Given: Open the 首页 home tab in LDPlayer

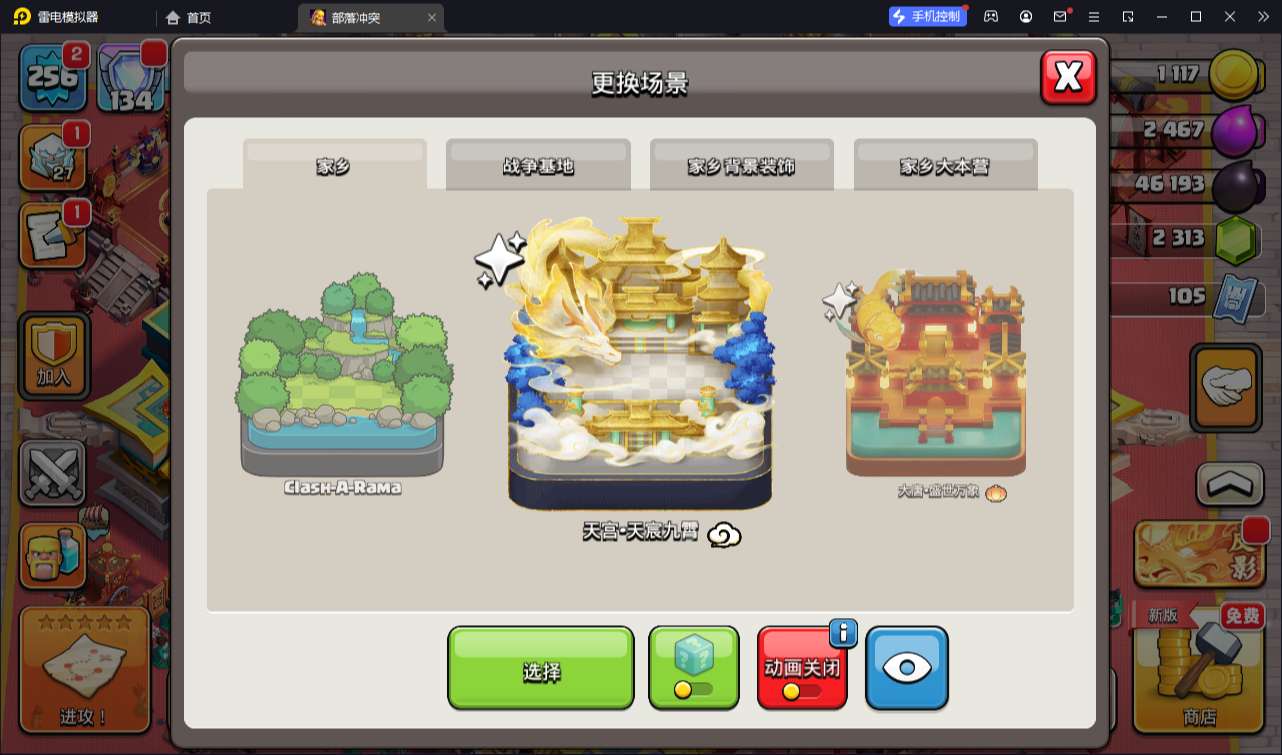Looking at the screenshot, I should coord(185,16).
